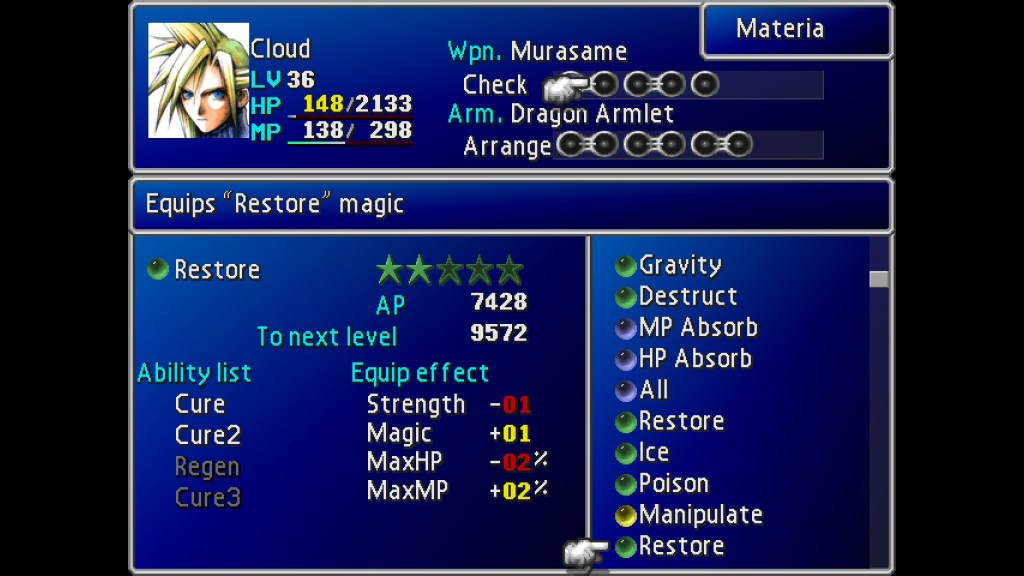Image resolution: width=1024 pixels, height=576 pixels.
Task: Select the Check option
Action: click(x=494, y=85)
